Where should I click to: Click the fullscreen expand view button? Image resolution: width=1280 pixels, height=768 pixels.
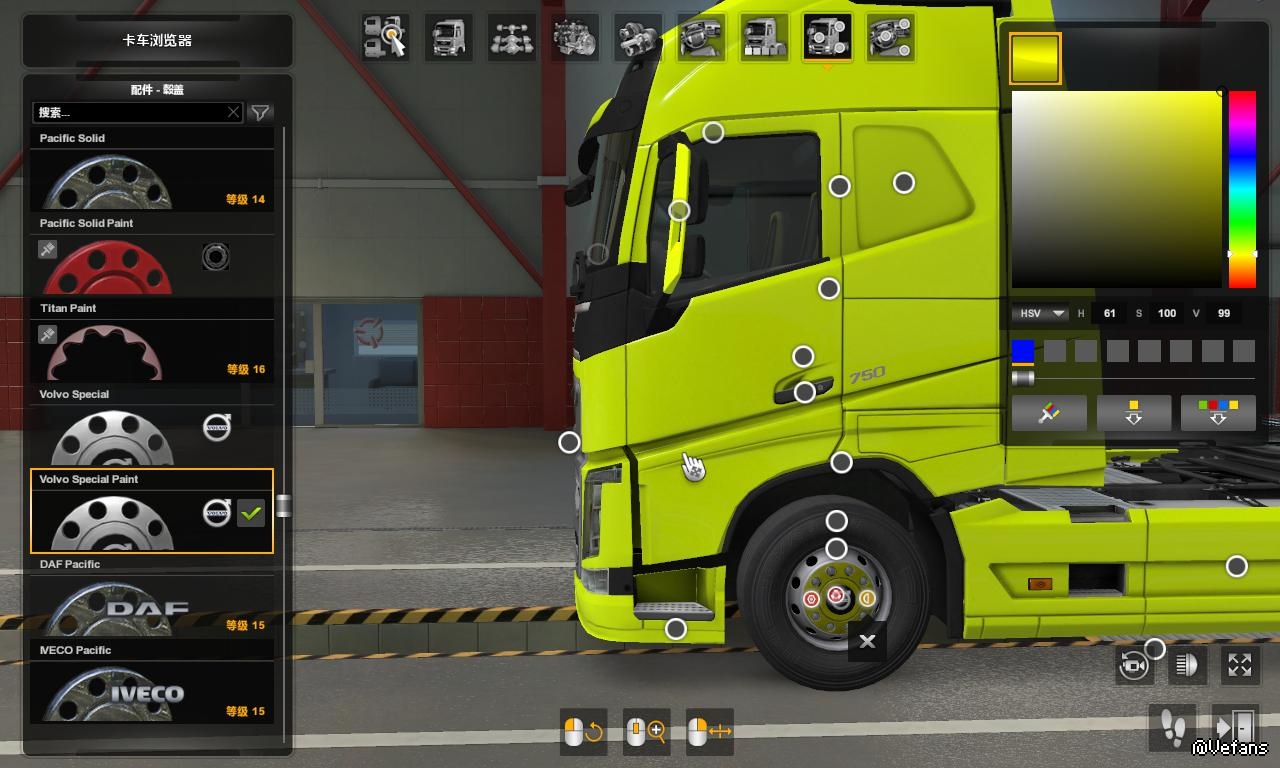pyautogui.click(x=1240, y=665)
